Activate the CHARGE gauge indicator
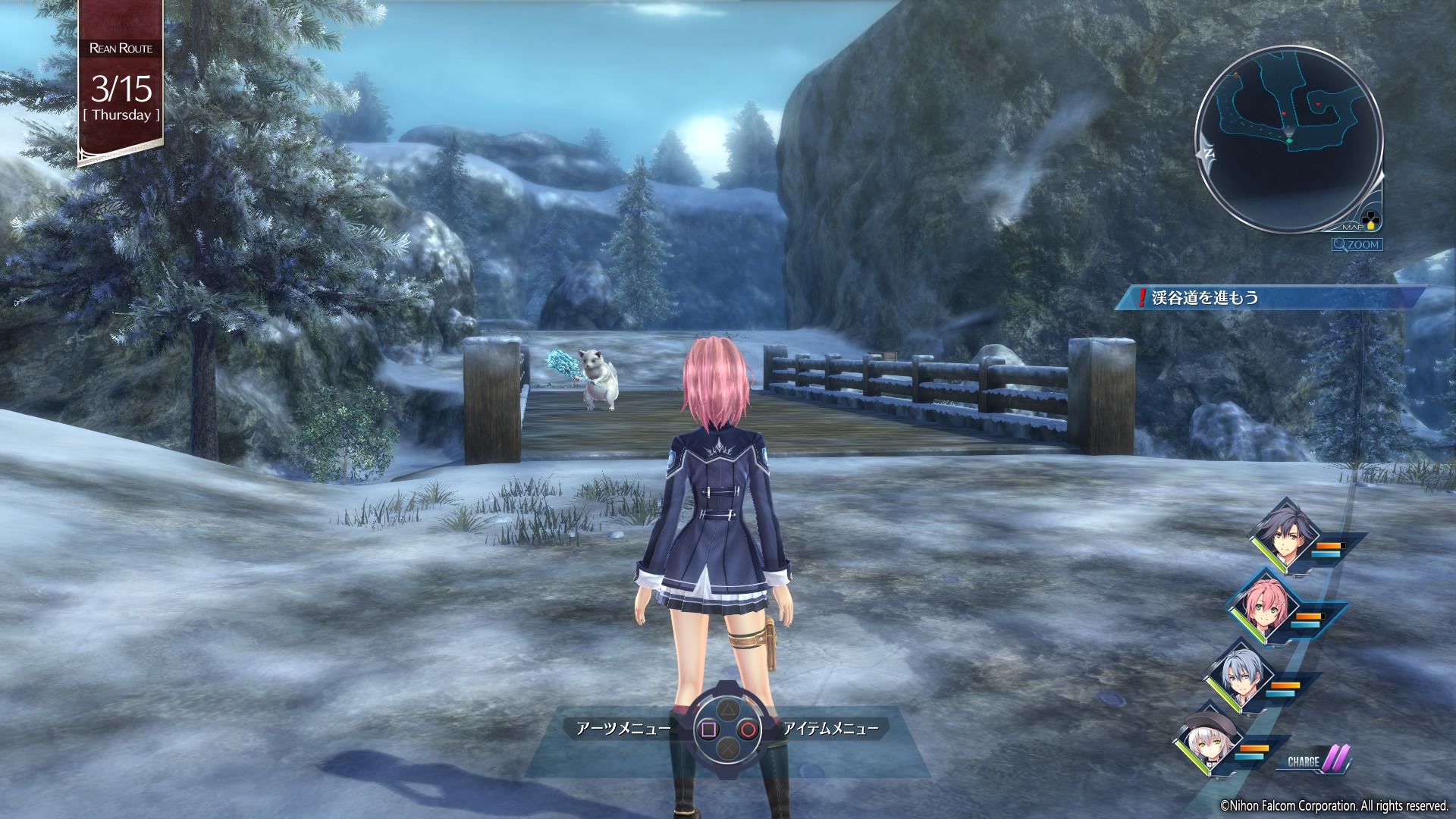This screenshot has width=1456, height=819. [x=1318, y=761]
